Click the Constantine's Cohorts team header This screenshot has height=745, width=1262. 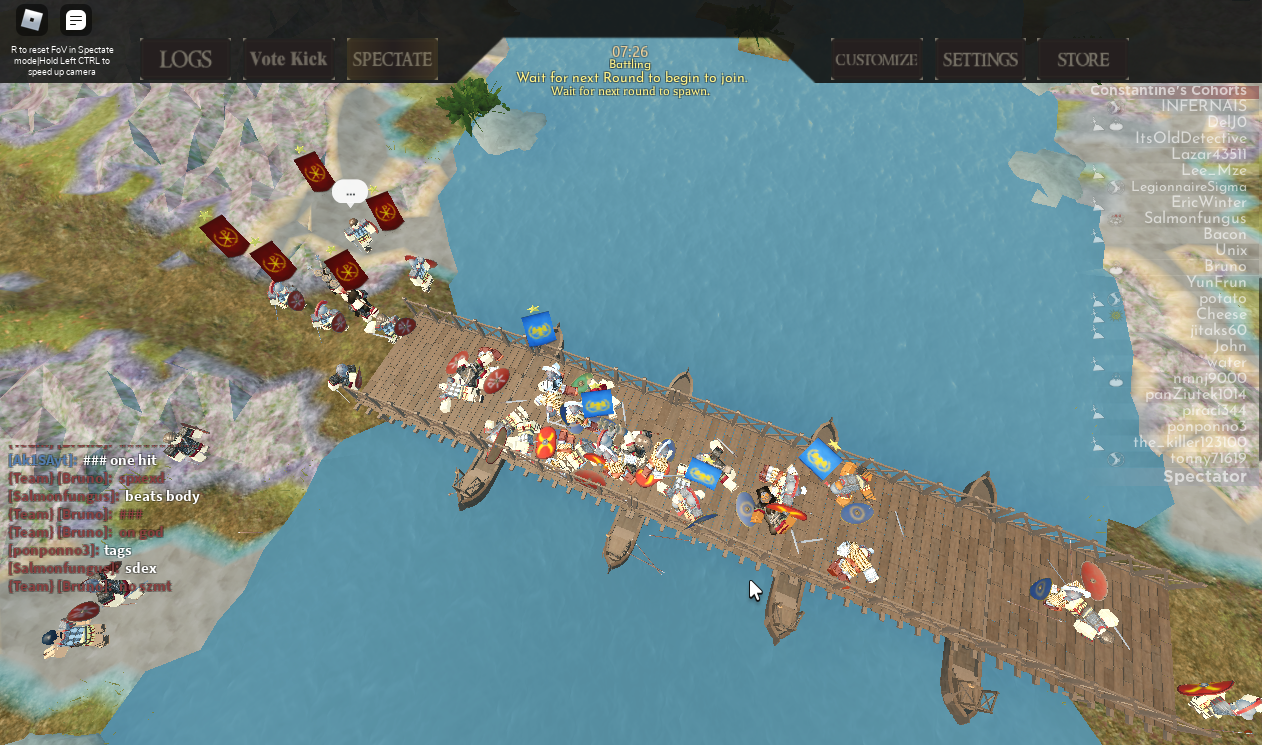pyautogui.click(x=1168, y=90)
